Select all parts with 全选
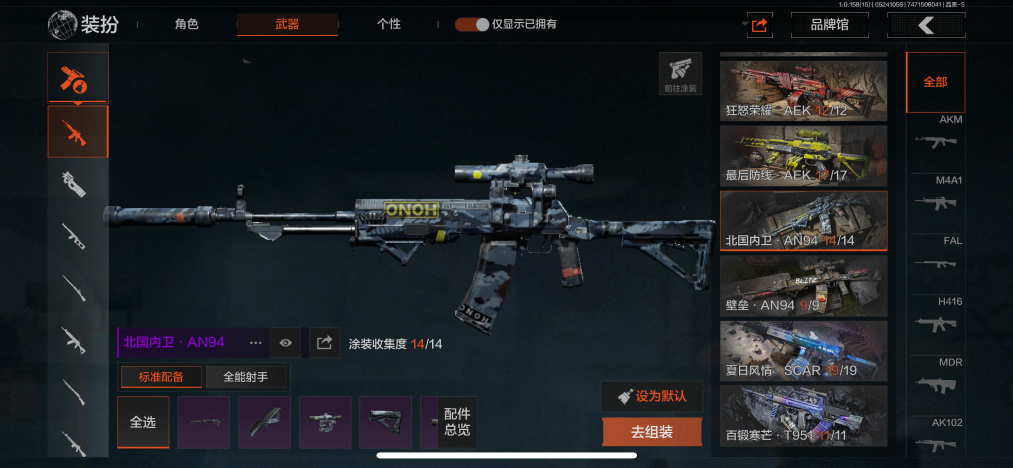Viewport: 1013px width, 468px height. click(x=143, y=422)
